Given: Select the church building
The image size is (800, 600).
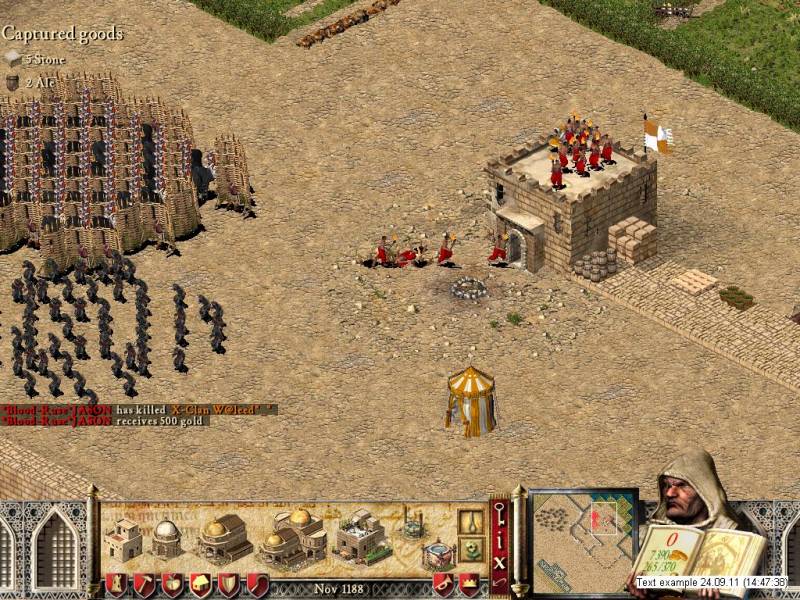Looking at the screenshot, I should click(x=224, y=539).
